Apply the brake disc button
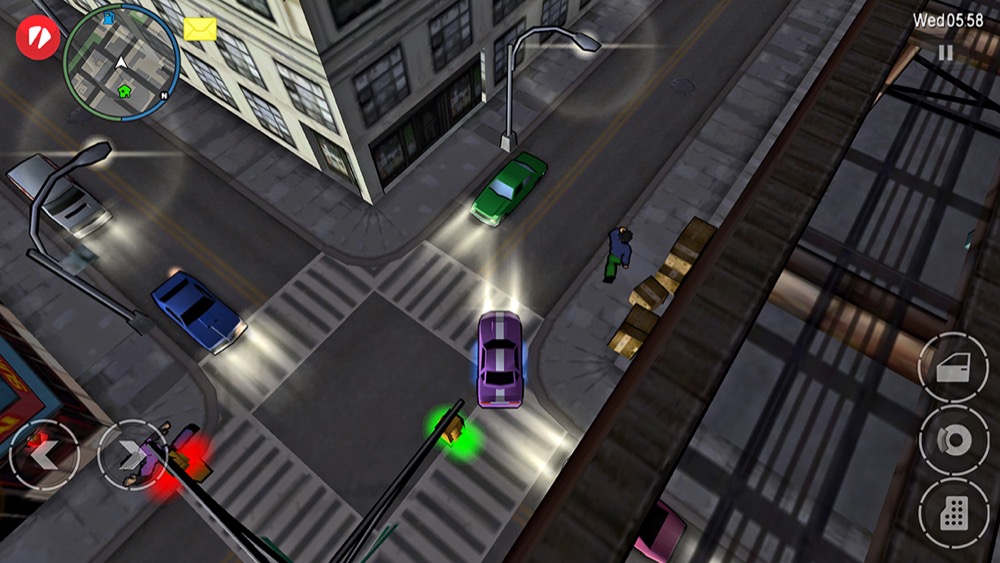The width and height of the screenshot is (1000, 563). (952, 440)
